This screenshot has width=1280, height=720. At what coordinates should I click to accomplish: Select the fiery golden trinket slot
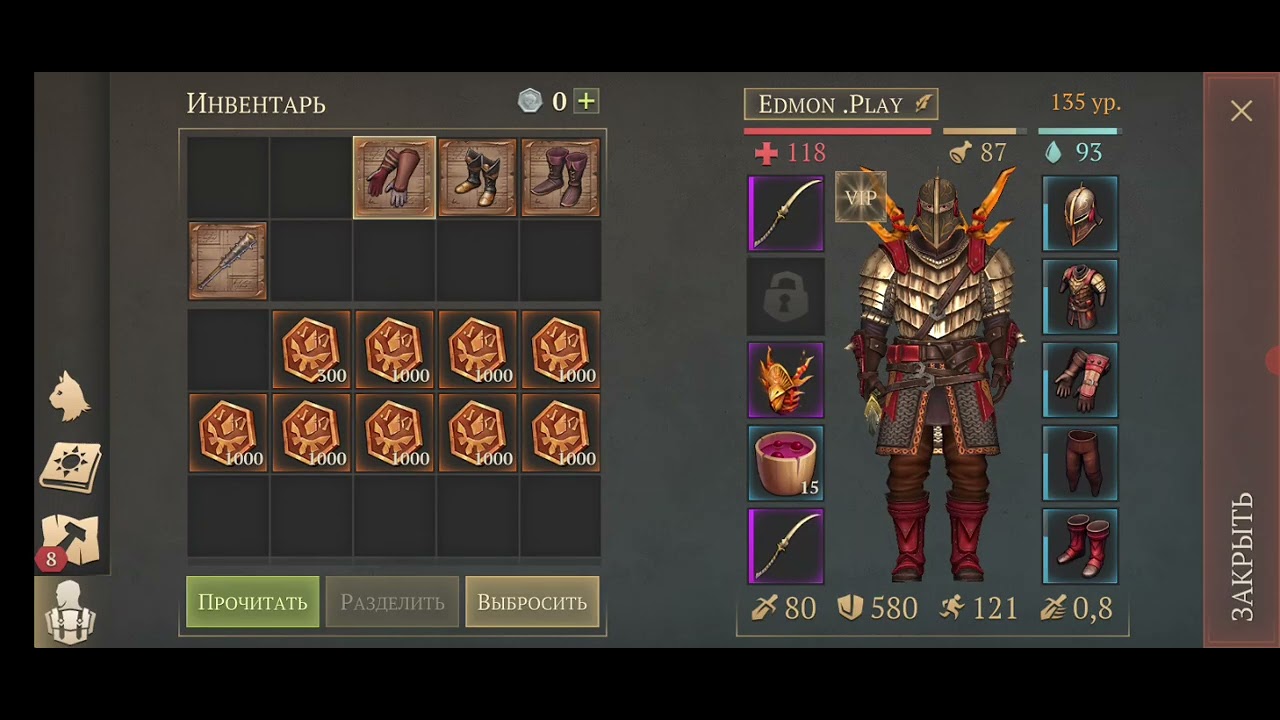coord(786,380)
